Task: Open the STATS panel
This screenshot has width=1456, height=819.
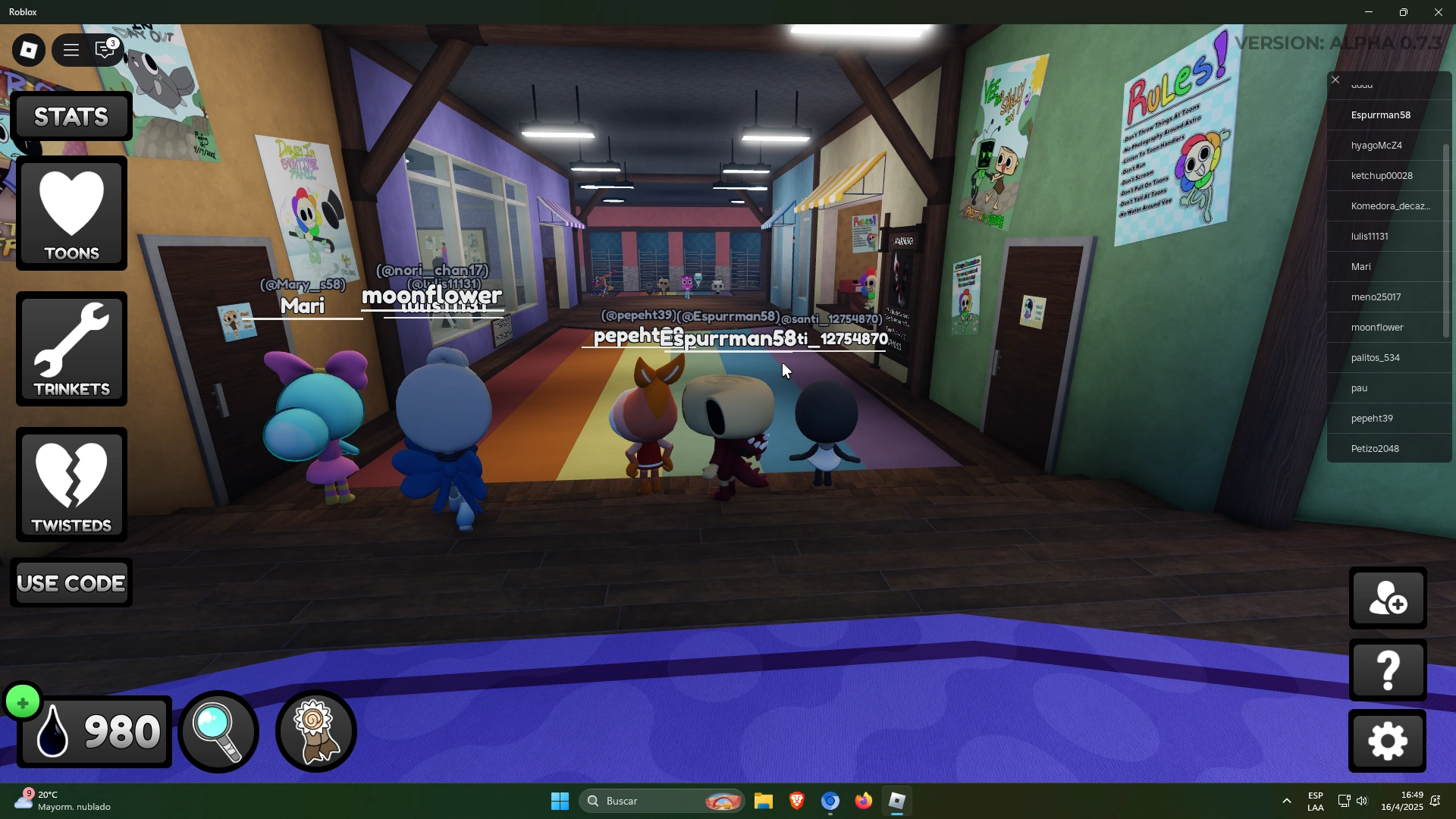Action: coord(71,116)
